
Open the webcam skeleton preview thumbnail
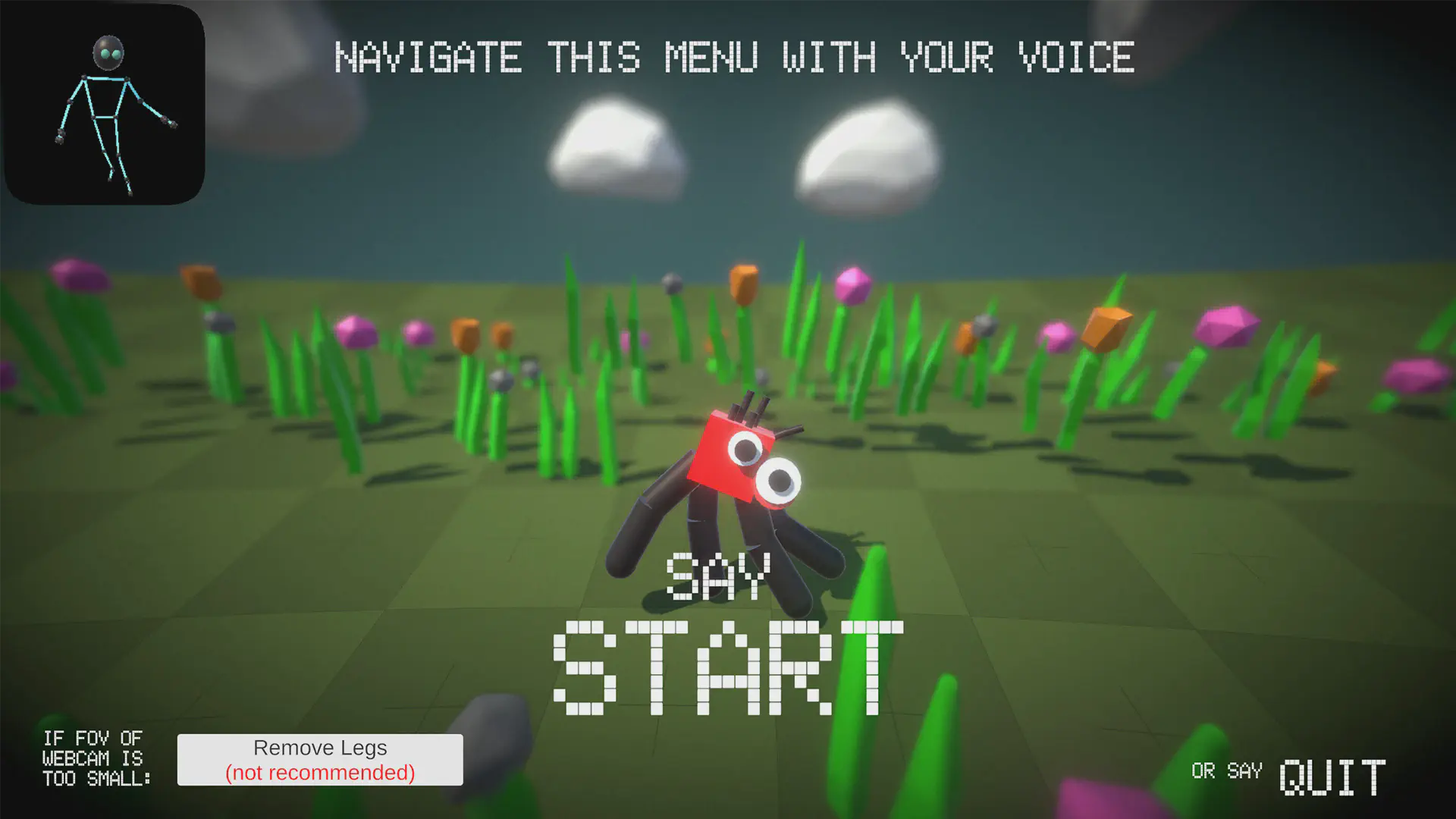pos(104,102)
